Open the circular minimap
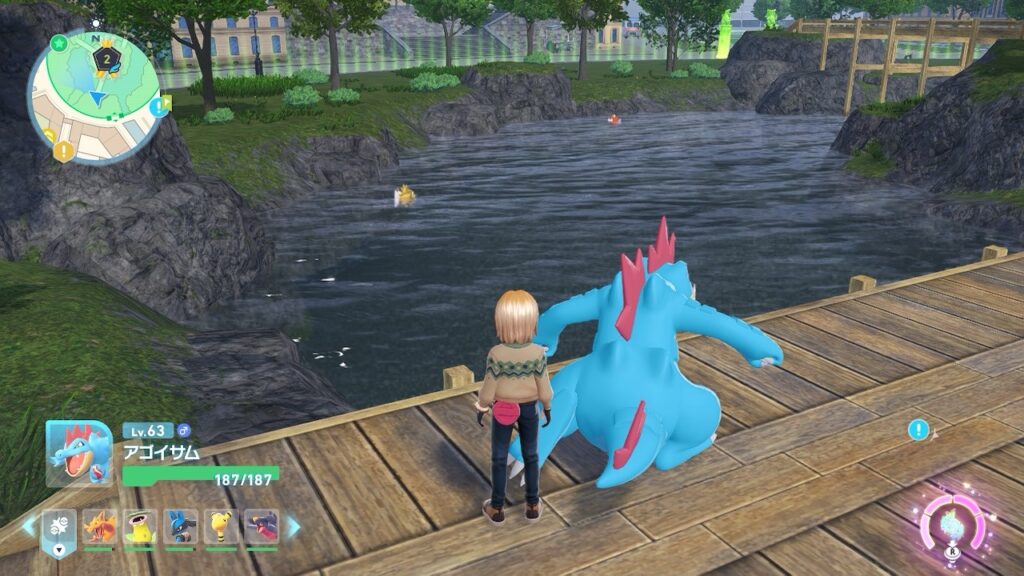The width and height of the screenshot is (1024, 576). tap(93, 95)
